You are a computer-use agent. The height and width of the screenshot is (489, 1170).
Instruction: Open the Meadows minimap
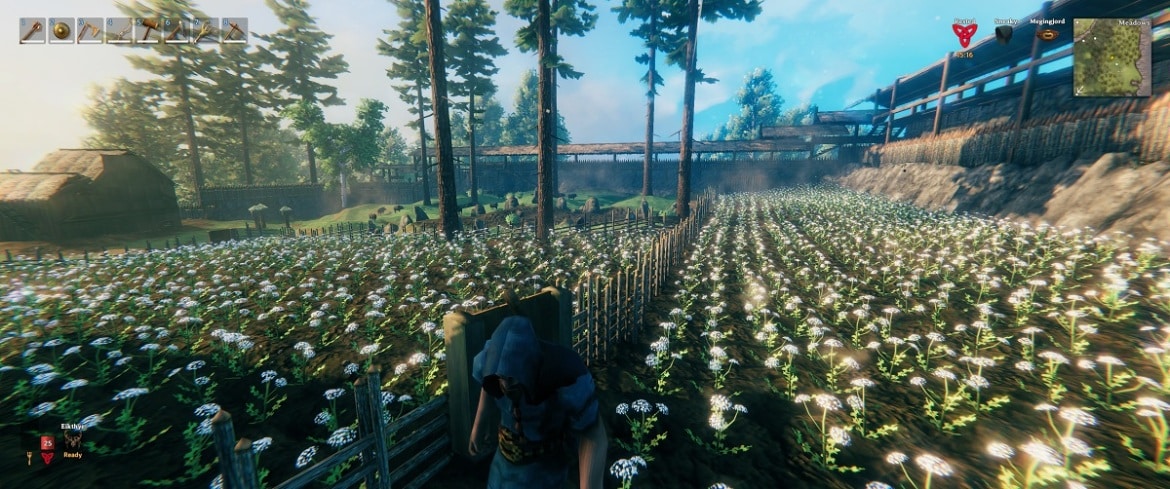tap(1111, 57)
